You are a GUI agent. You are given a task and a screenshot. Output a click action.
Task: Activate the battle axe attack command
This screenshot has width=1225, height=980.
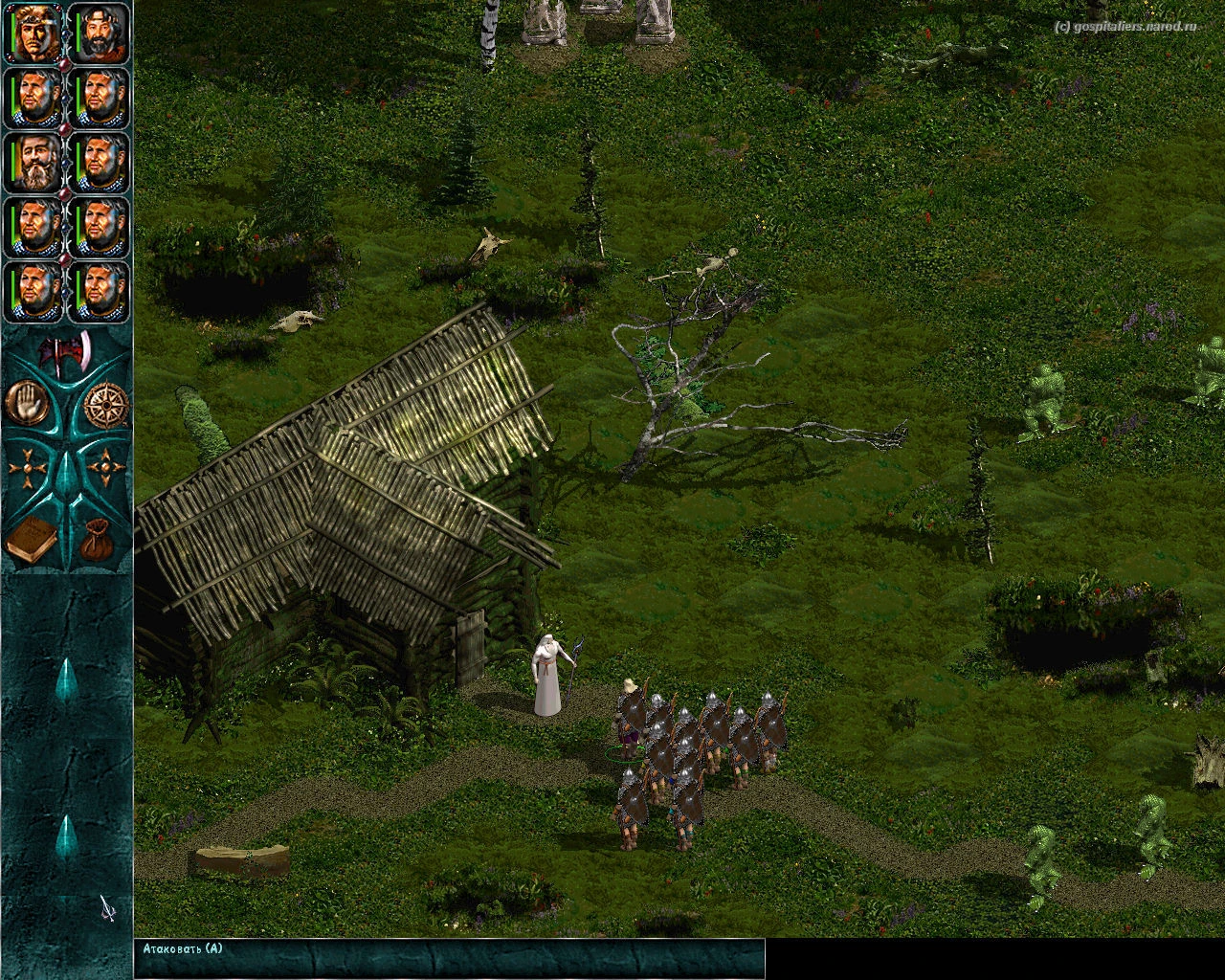(64, 354)
